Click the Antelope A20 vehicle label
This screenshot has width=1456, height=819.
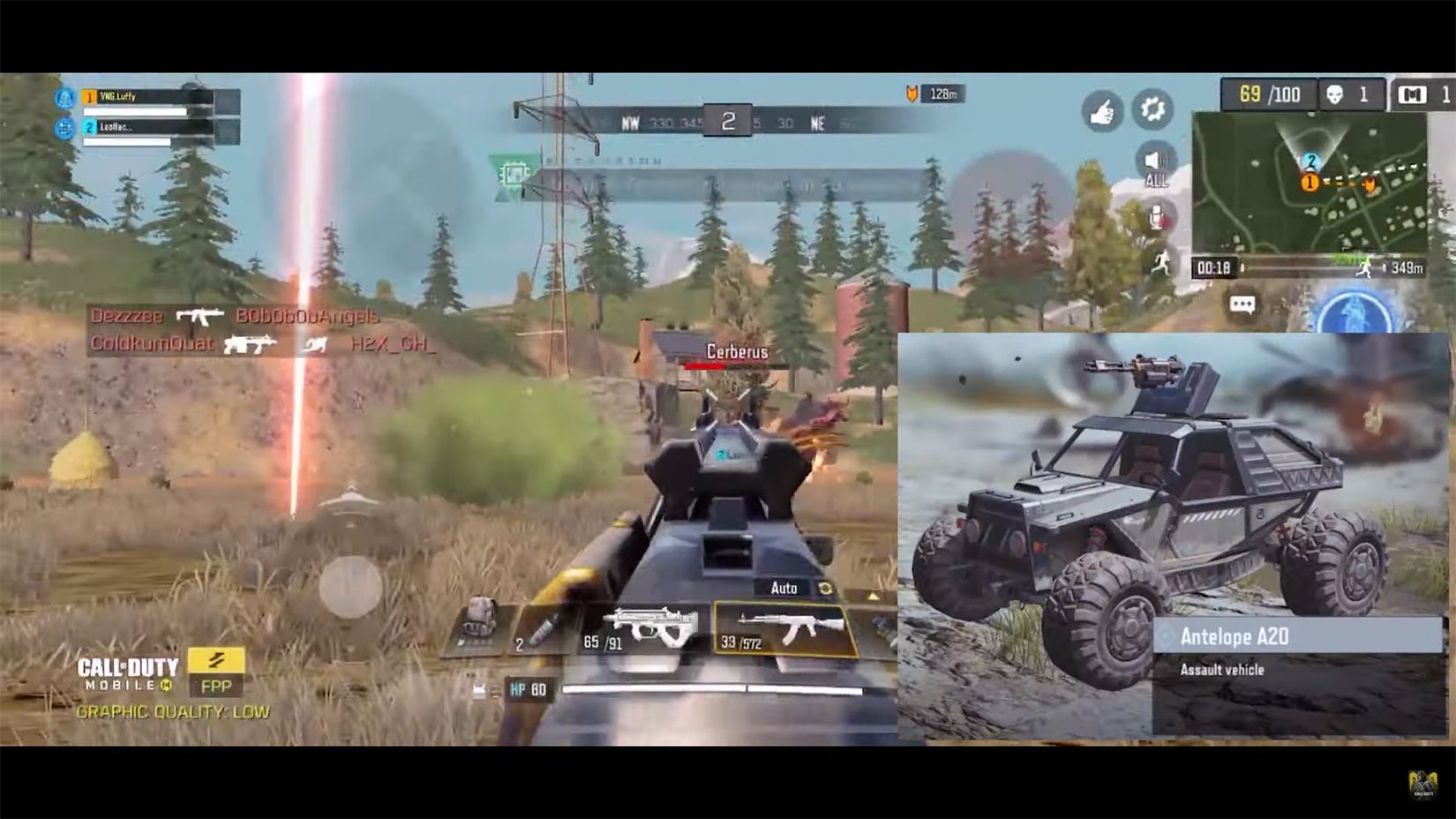point(1234,635)
